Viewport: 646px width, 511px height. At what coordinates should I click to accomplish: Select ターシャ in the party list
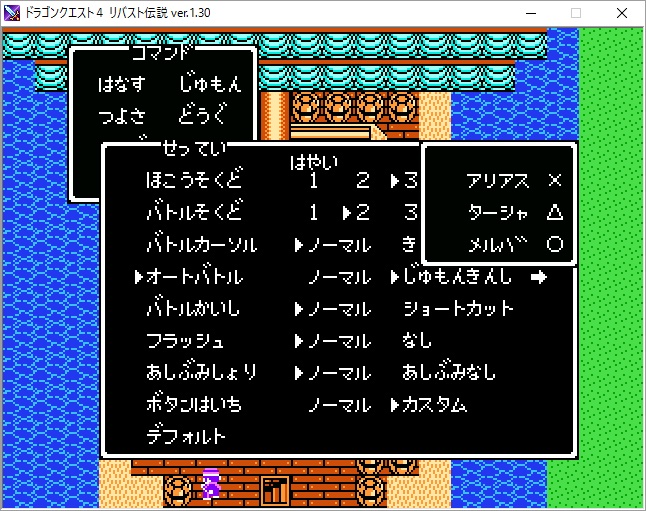click(x=498, y=213)
